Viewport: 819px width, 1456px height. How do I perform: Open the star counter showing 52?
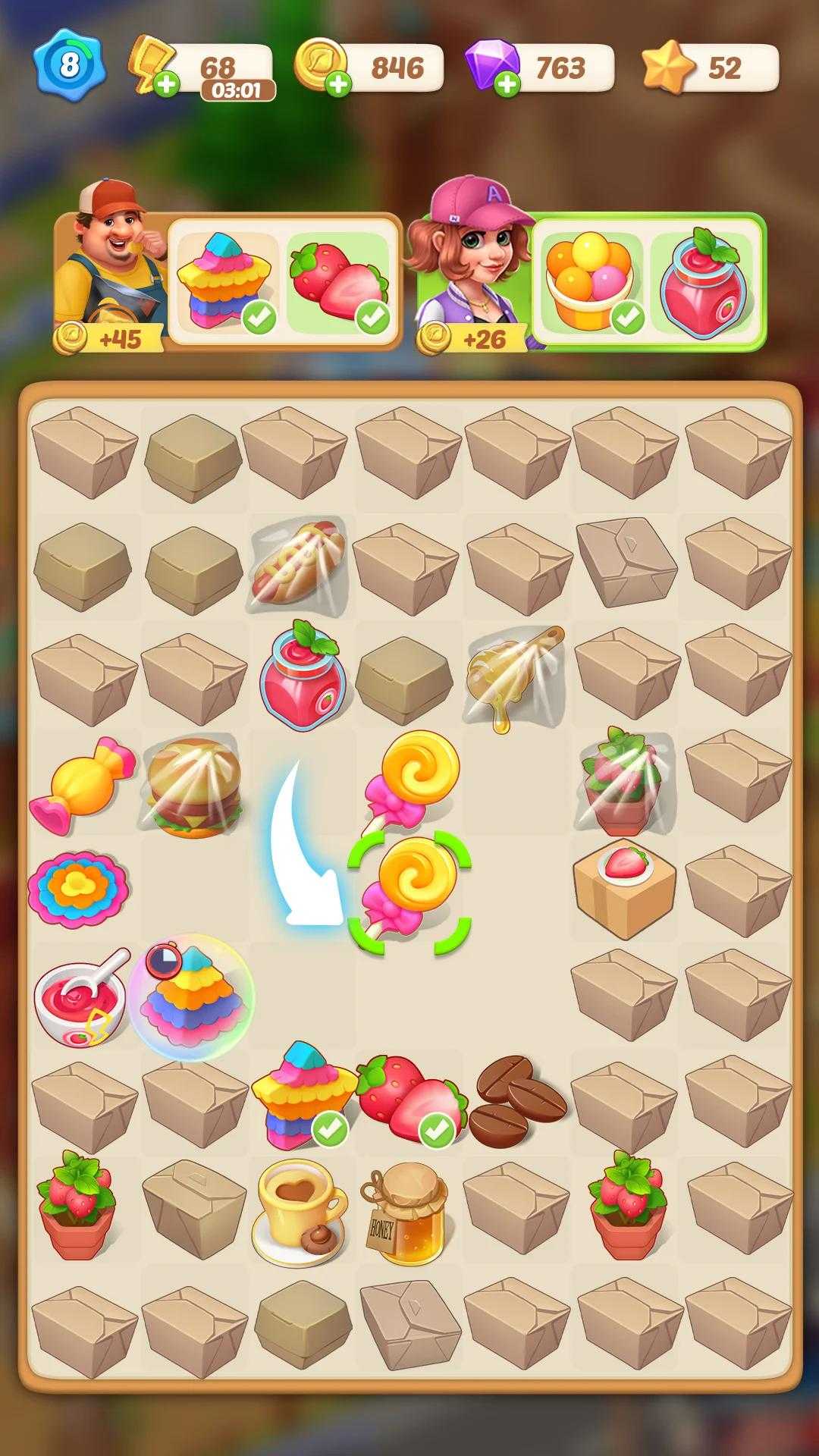pyautogui.click(x=710, y=68)
